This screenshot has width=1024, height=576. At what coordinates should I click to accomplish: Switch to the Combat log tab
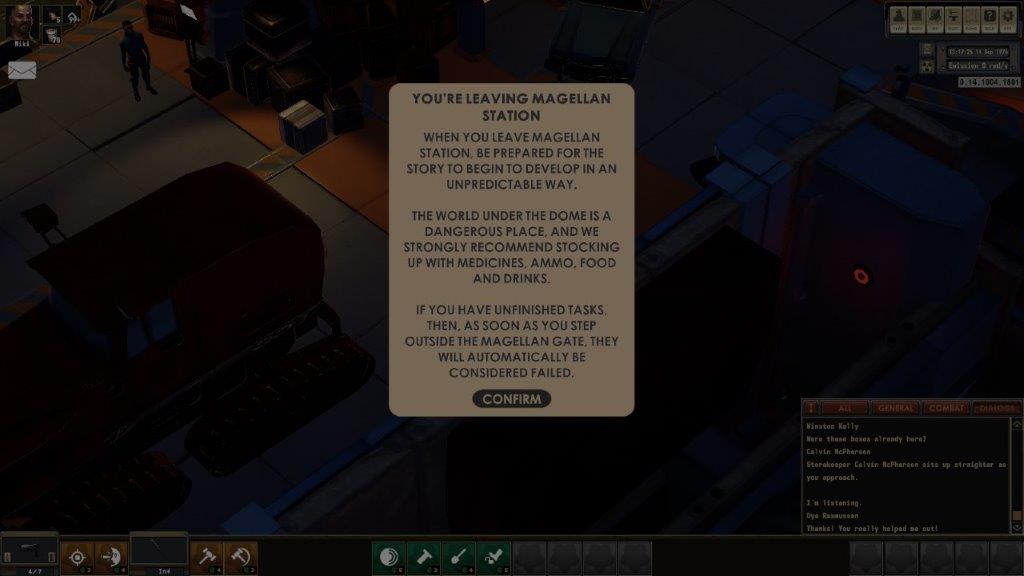coord(945,408)
